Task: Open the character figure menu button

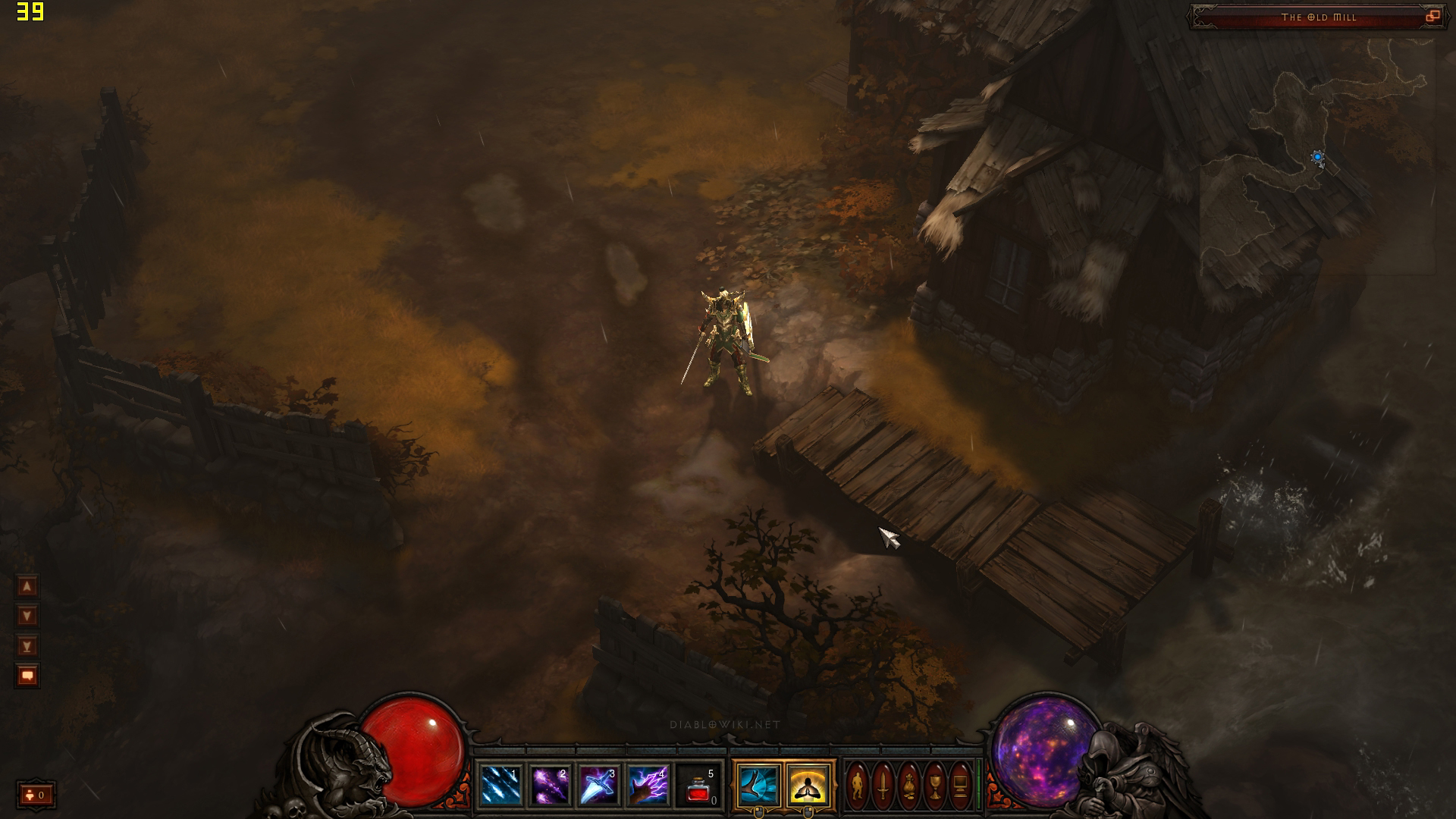Action: [857, 786]
